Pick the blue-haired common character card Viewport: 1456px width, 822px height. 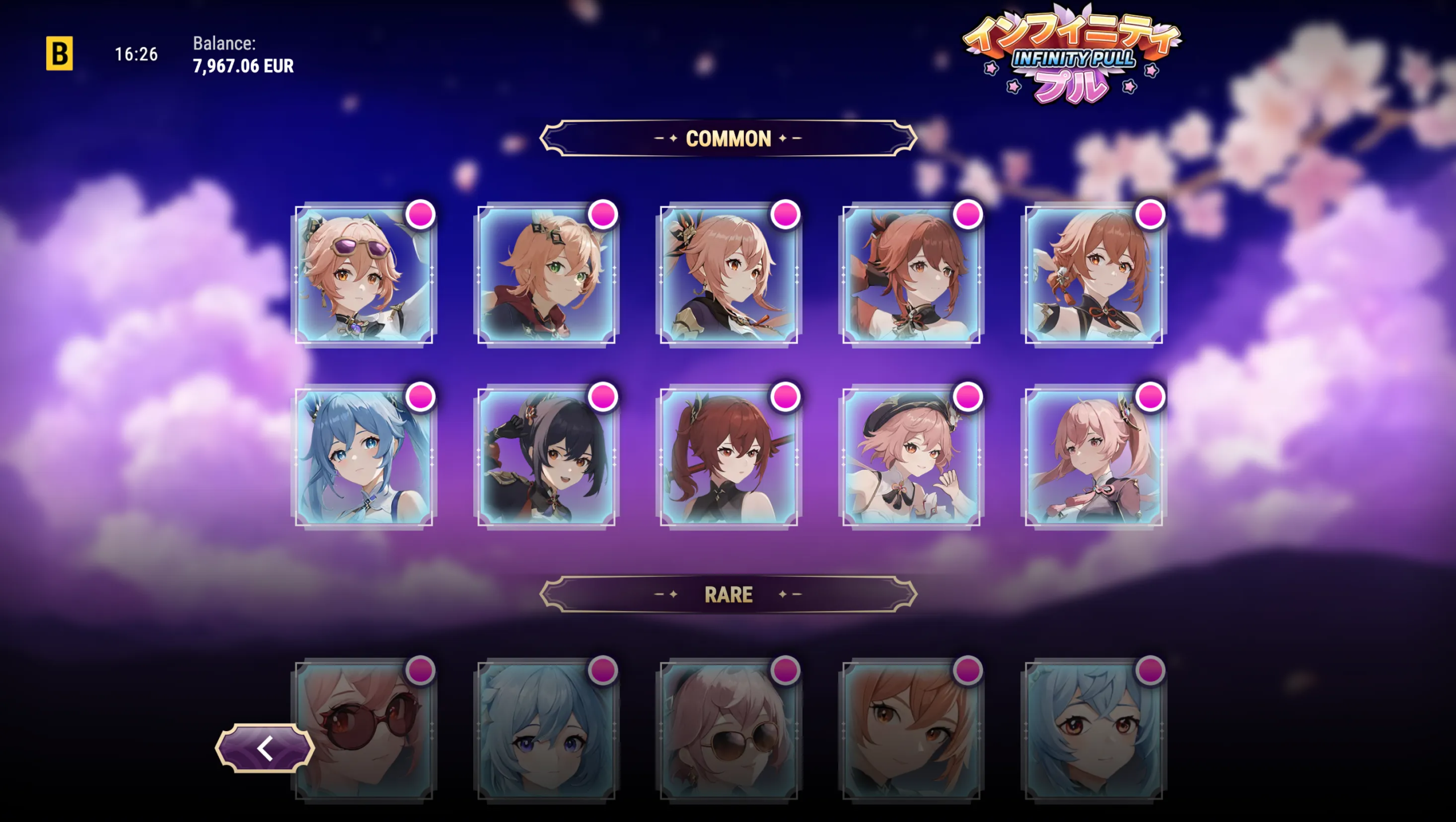364,457
